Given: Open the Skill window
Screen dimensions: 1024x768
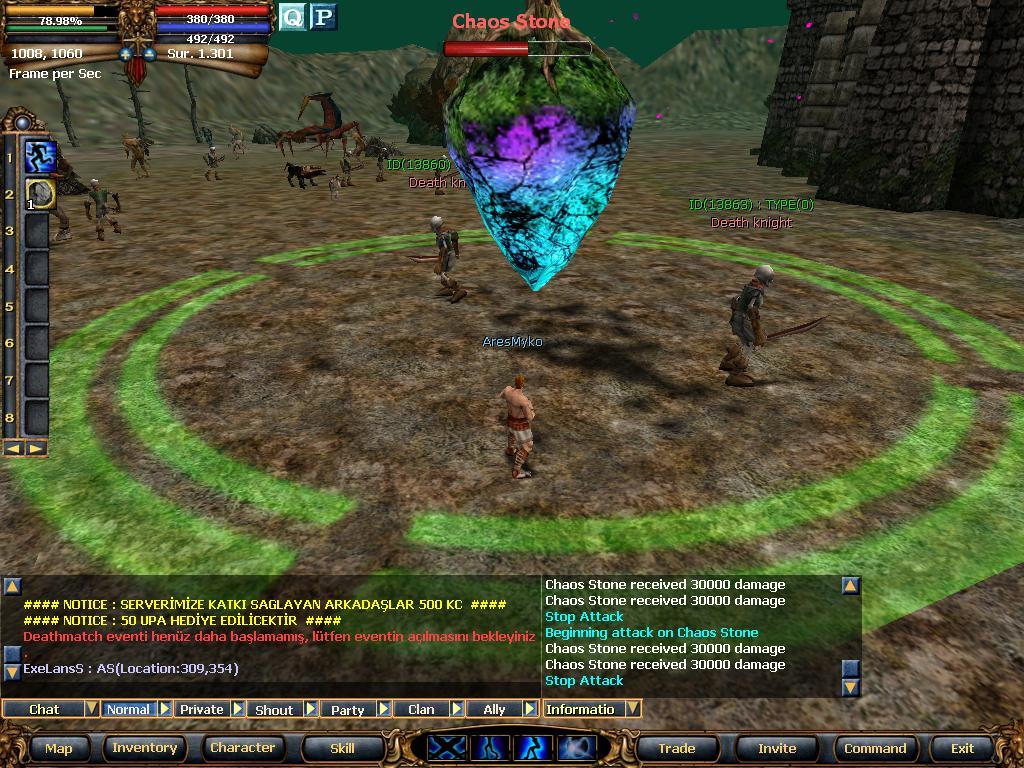Looking at the screenshot, I should [342, 748].
